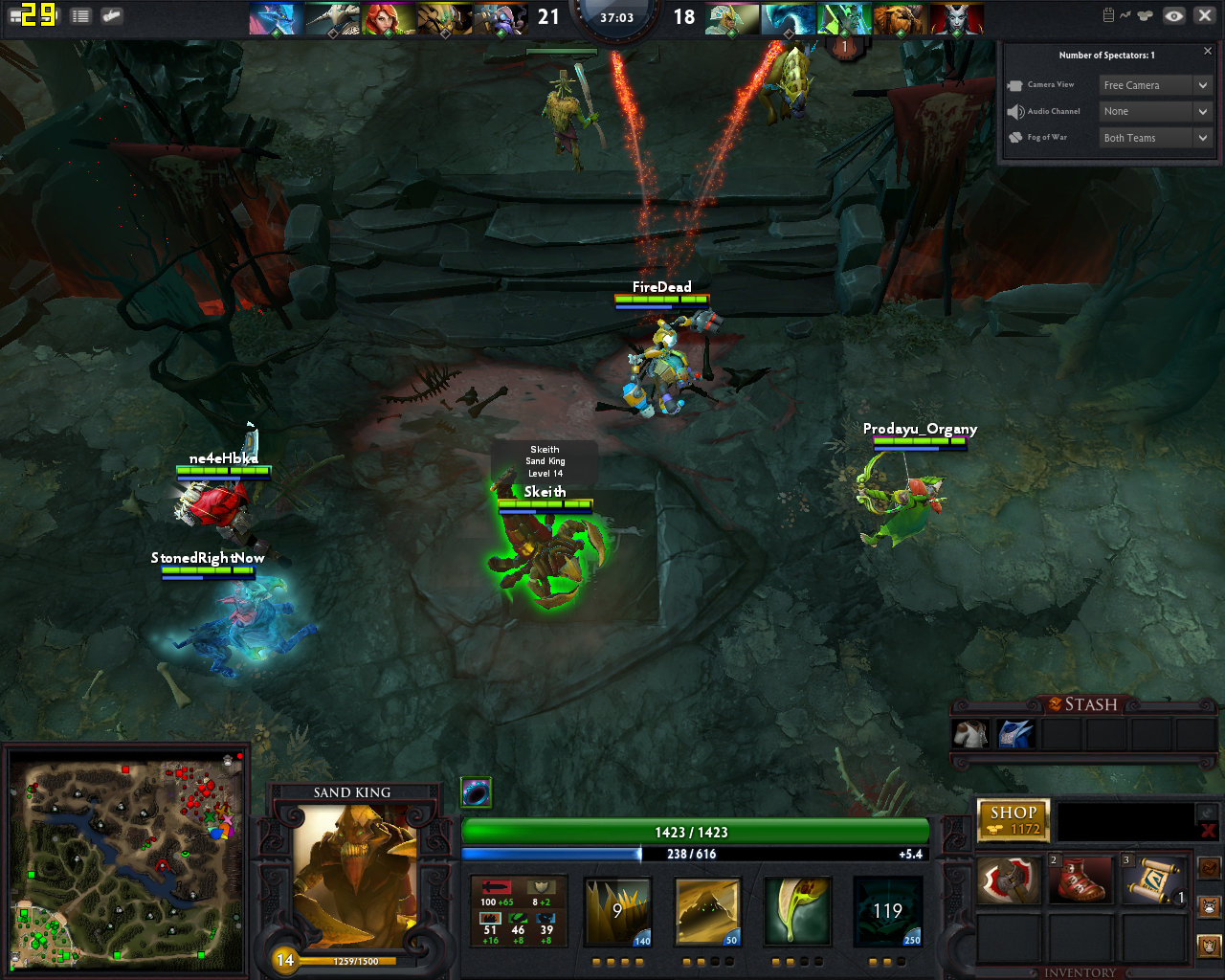Toggle the spectator eye icon

click(1174, 15)
